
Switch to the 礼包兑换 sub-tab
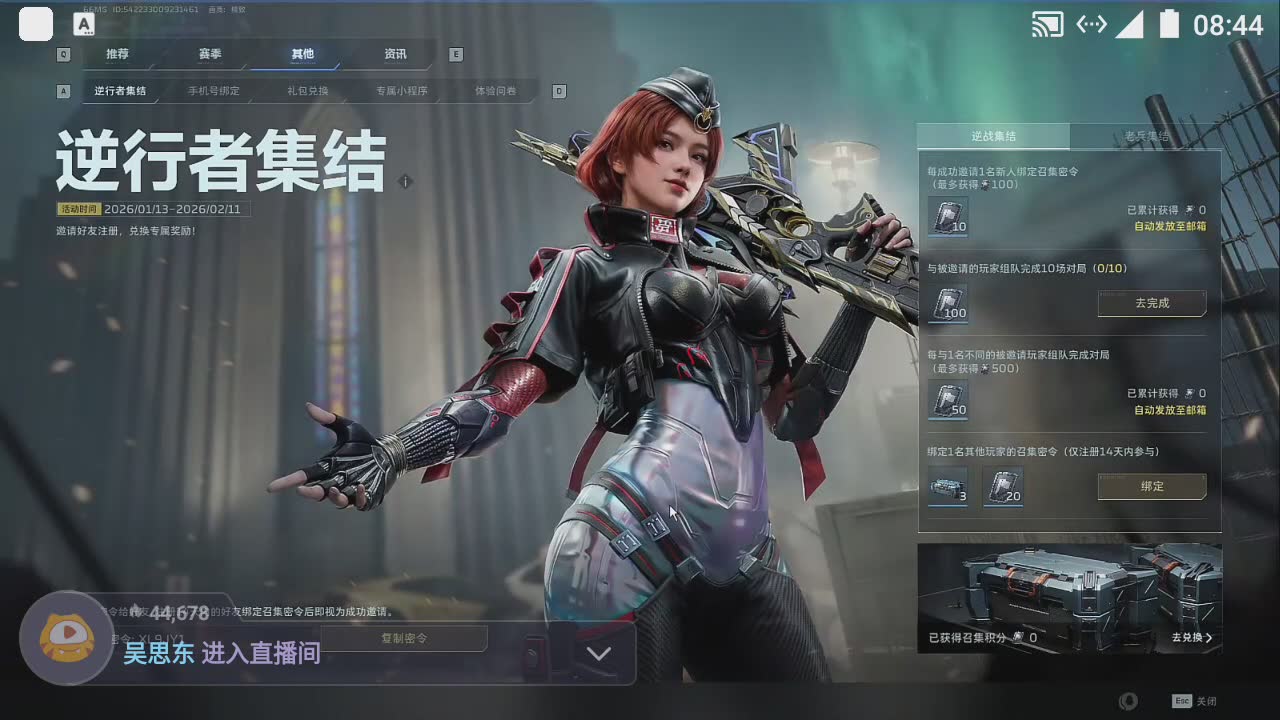307,91
